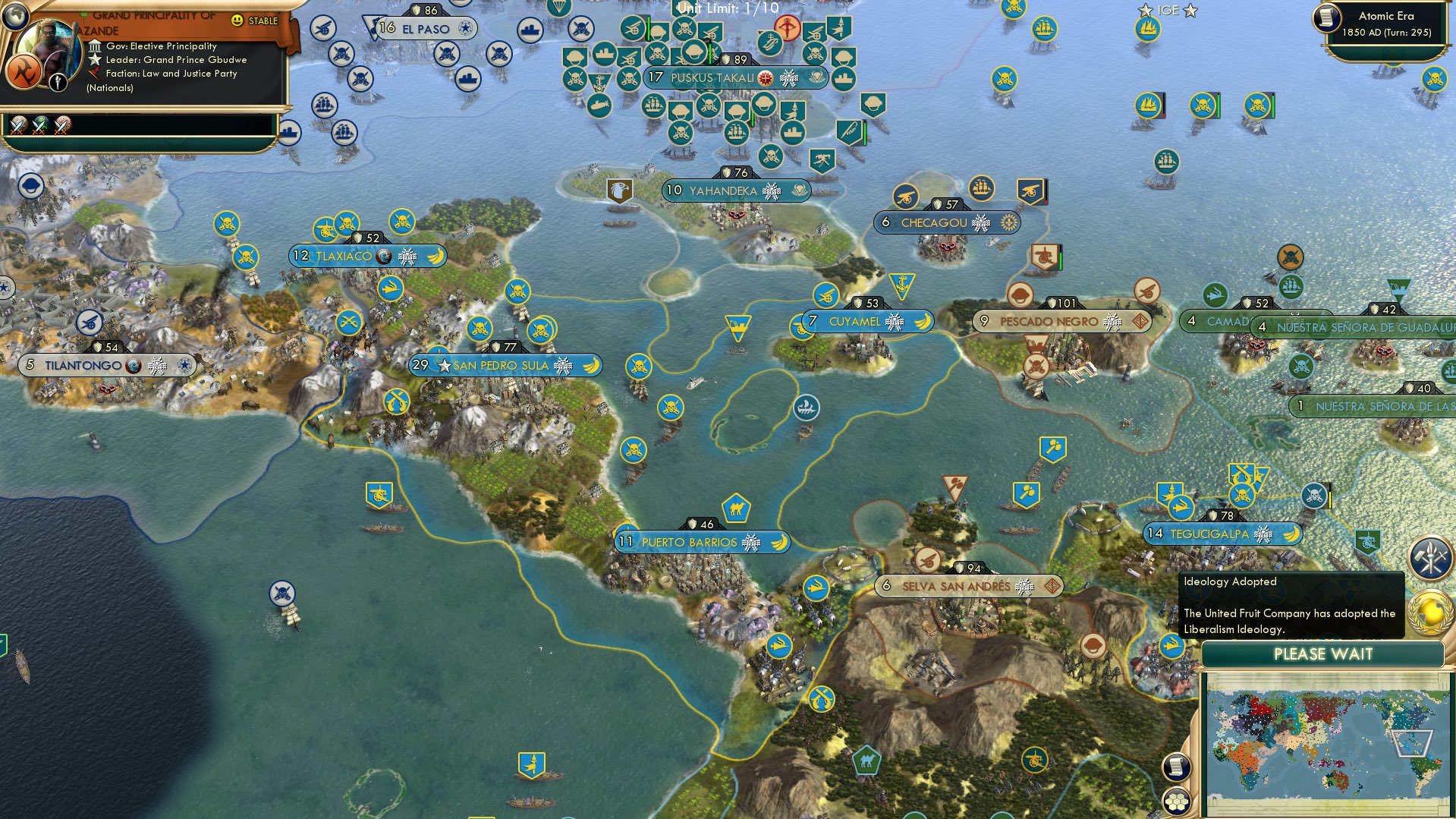Select the orange Zande faction emblem
The height and width of the screenshot is (819, 1456).
pos(24,71)
